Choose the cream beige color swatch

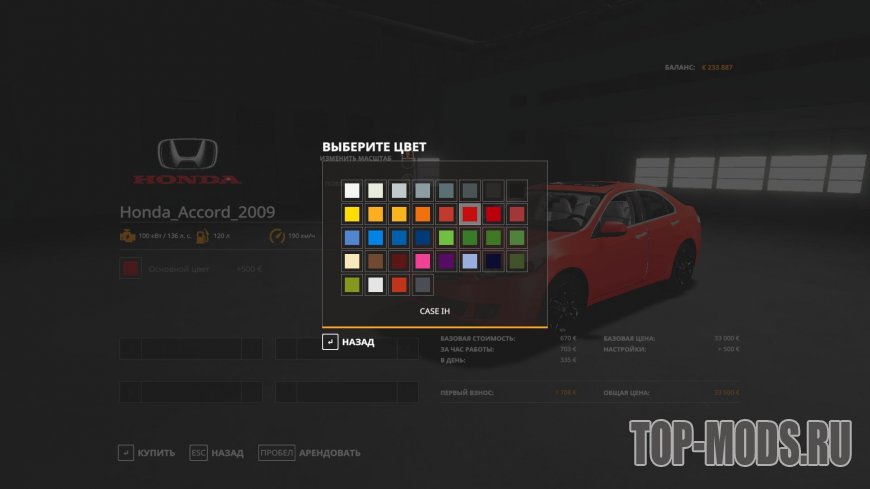(x=351, y=262)
